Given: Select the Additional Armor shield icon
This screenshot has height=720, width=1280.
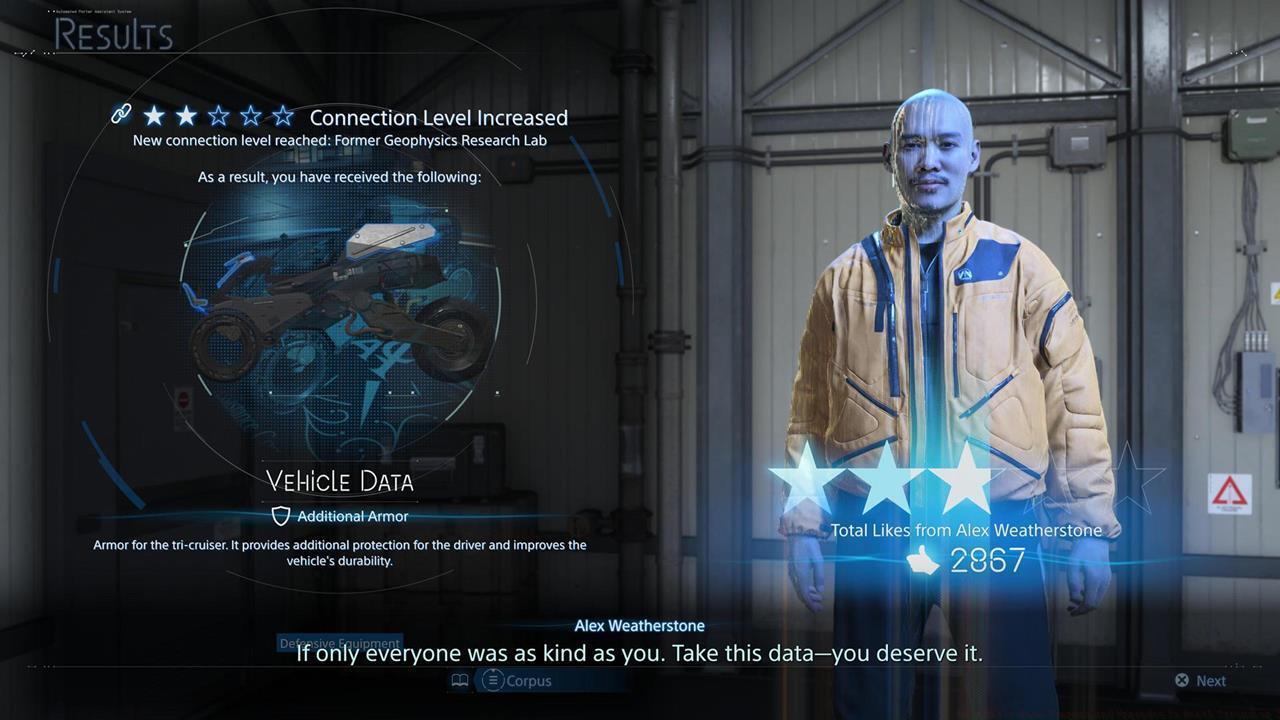Looking at the screenshot, I should click(x=281, y=516).
